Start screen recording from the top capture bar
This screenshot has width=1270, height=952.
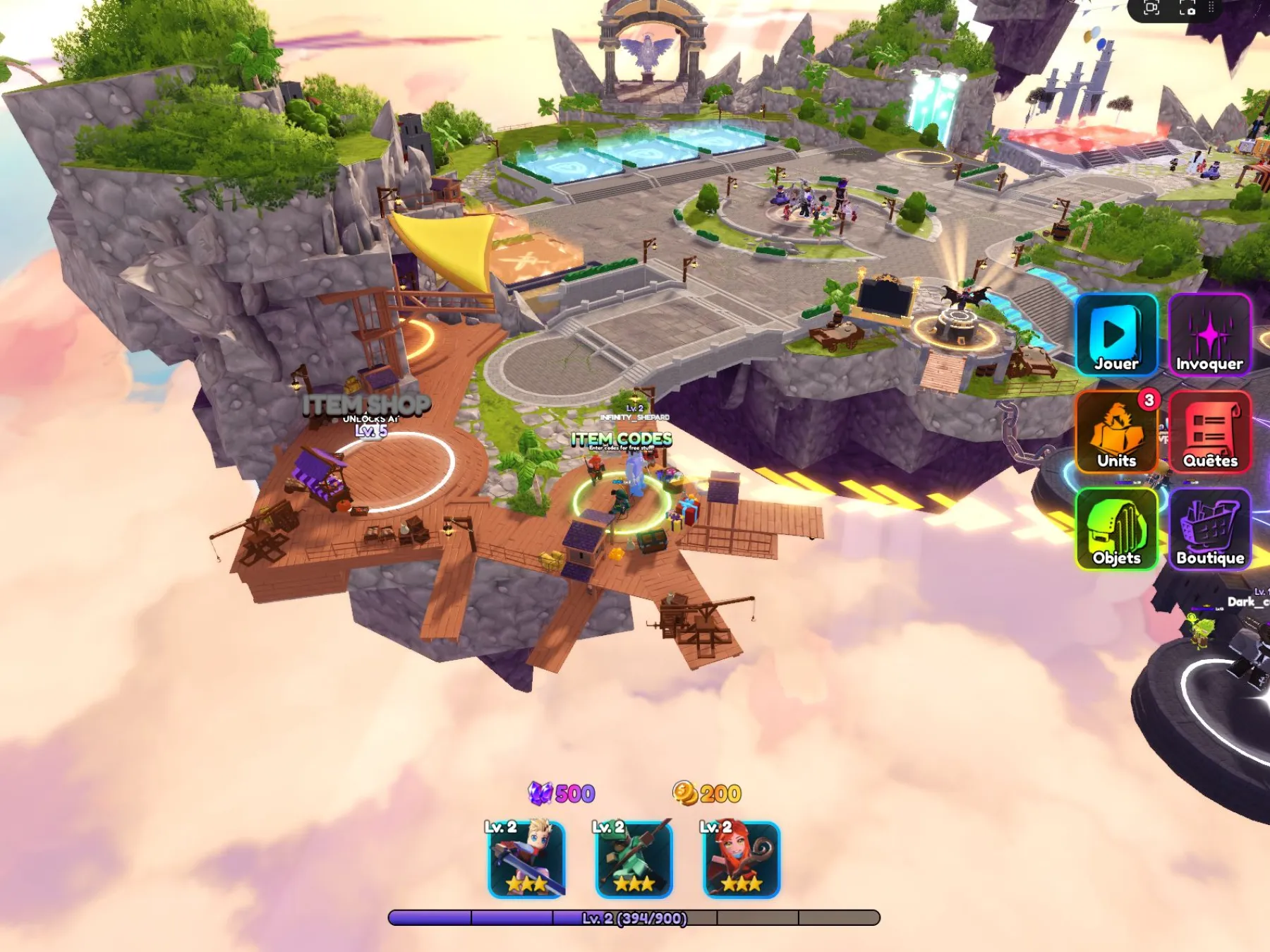click(1151, 7)
